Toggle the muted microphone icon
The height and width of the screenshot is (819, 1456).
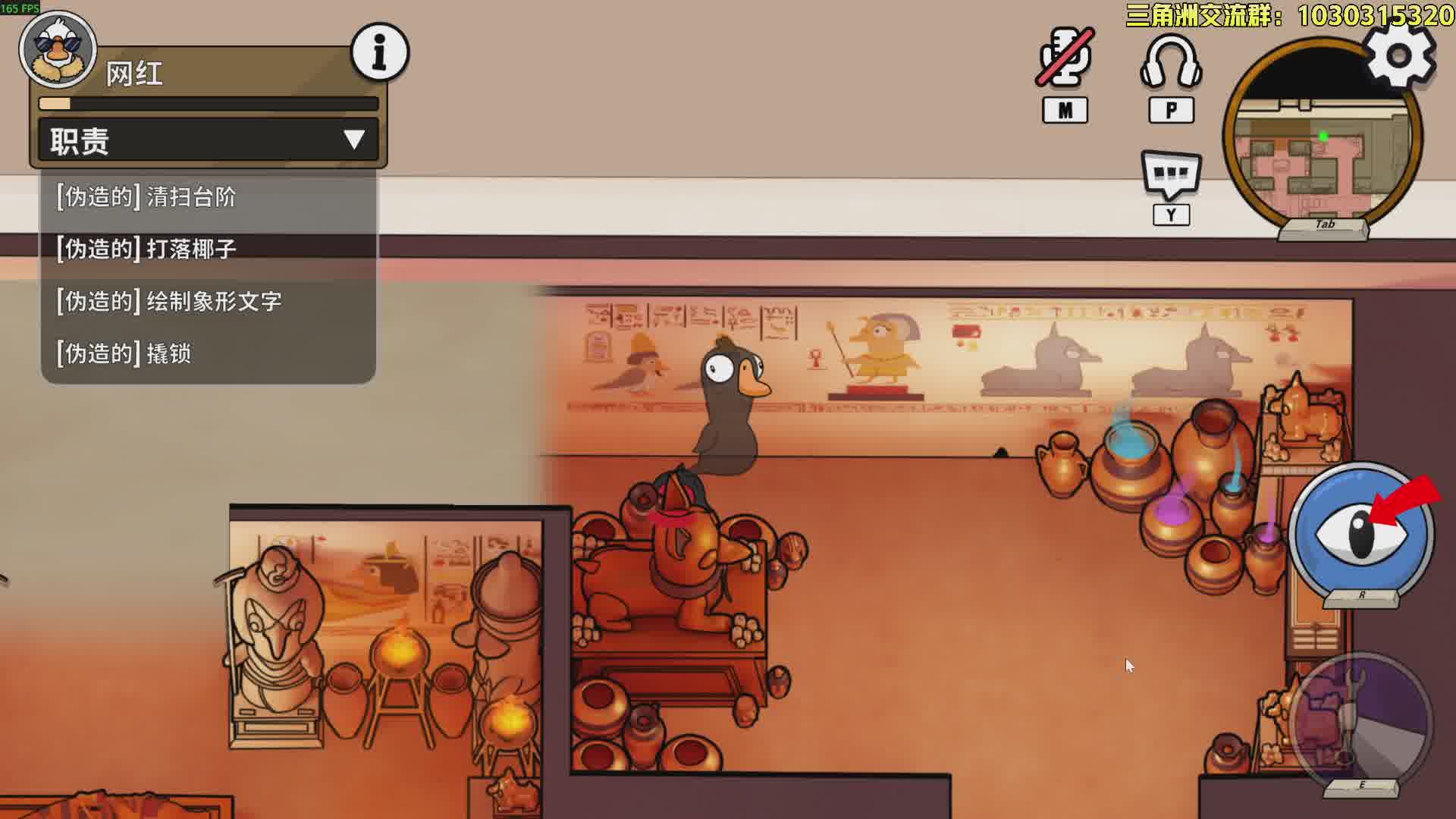(1065, 58)
